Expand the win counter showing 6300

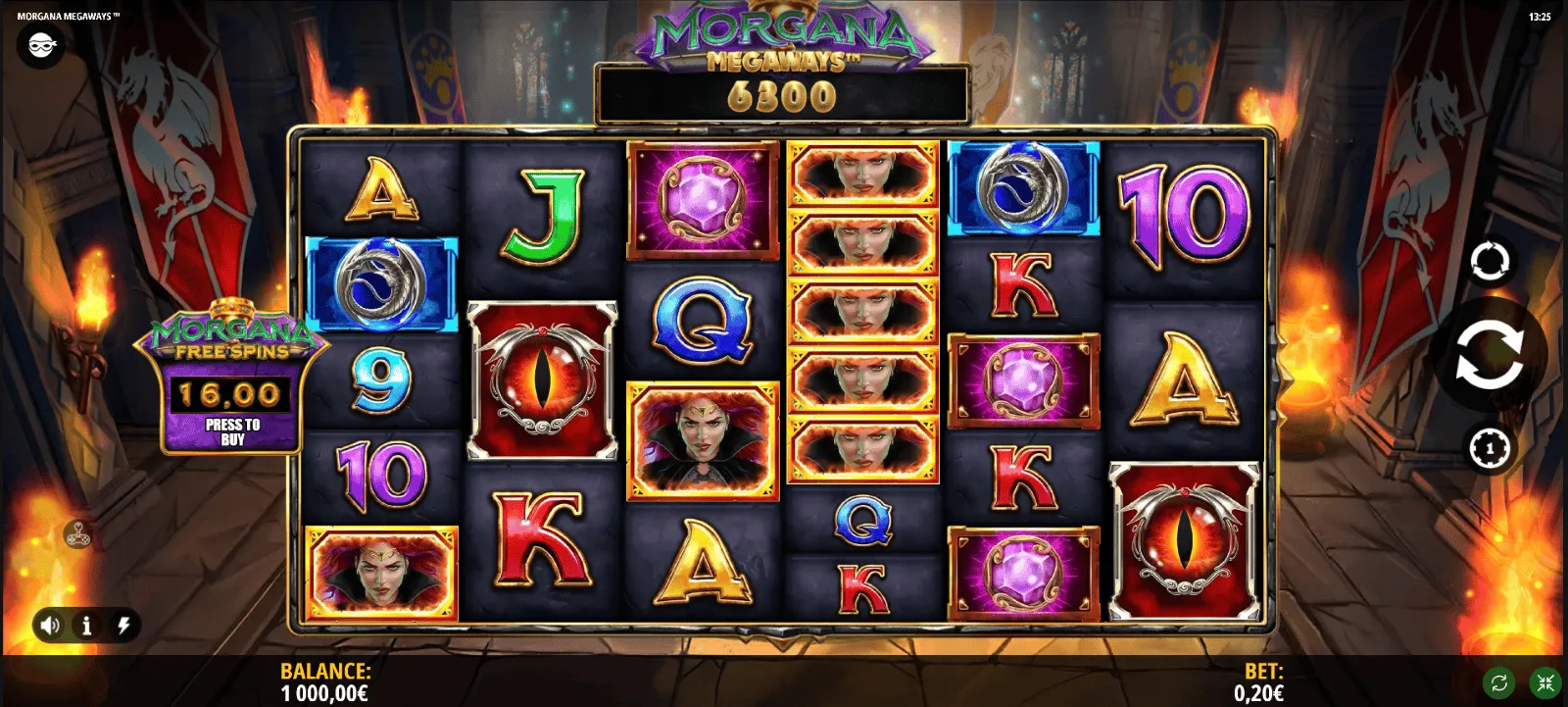click(786, 97)
